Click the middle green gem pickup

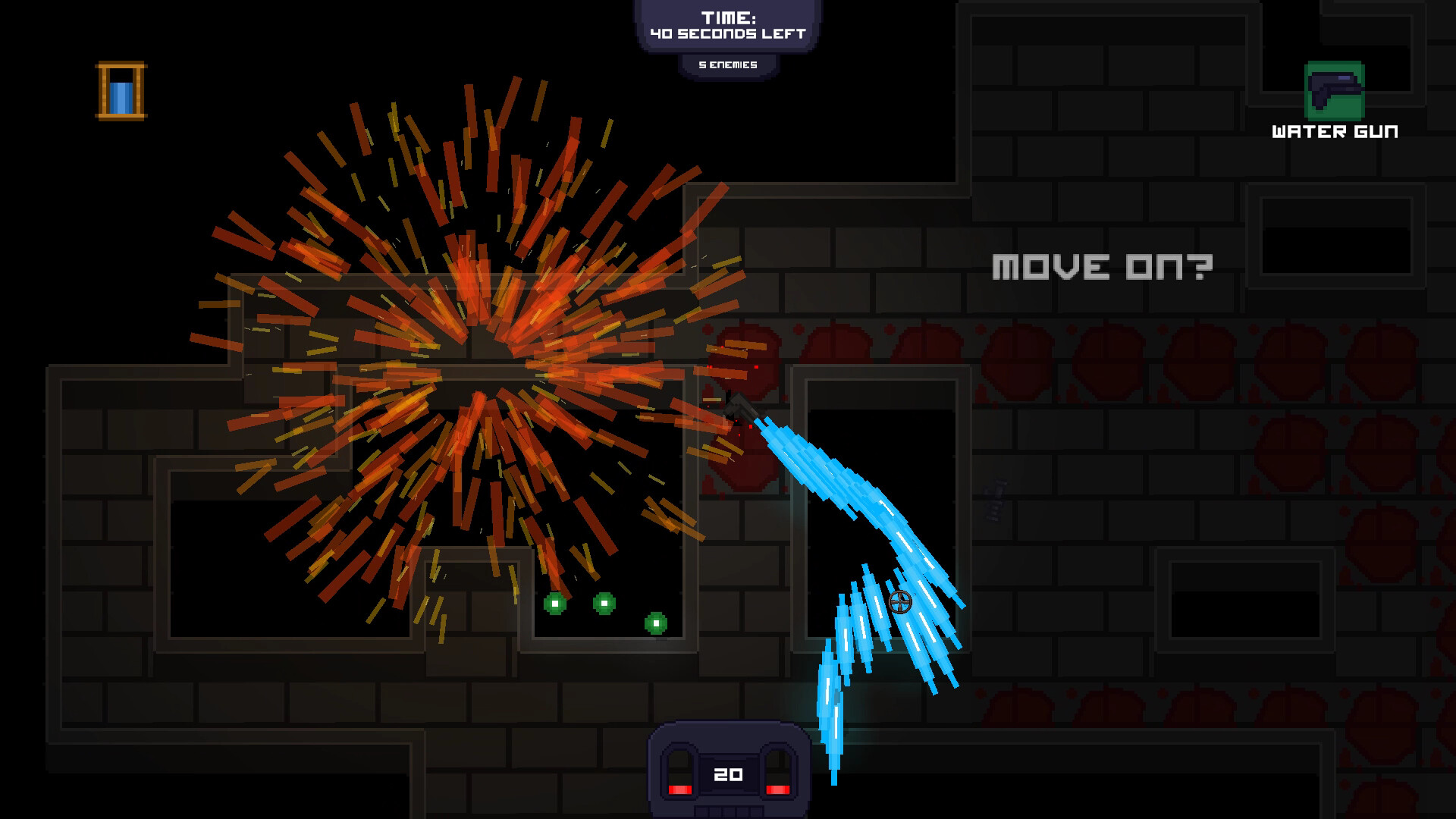coord(604,602)
